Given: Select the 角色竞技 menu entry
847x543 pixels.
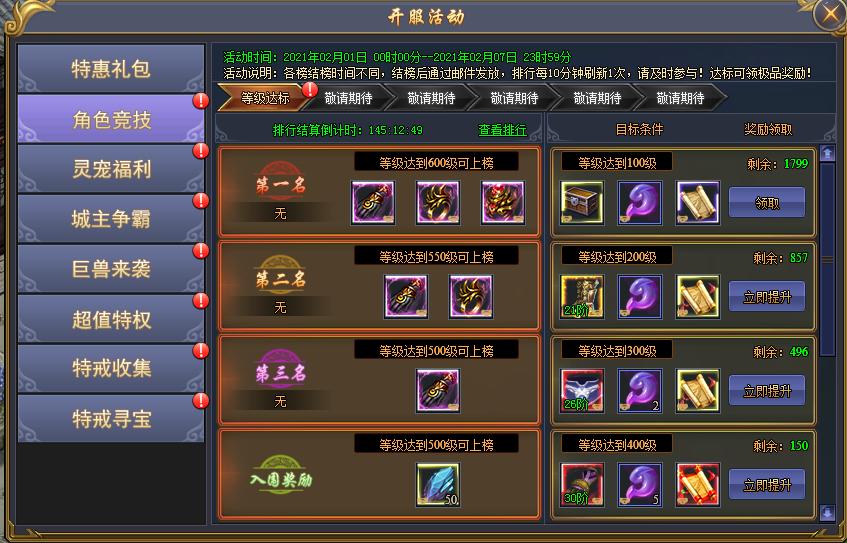Looking at the screenshot, I should point(111,119).
